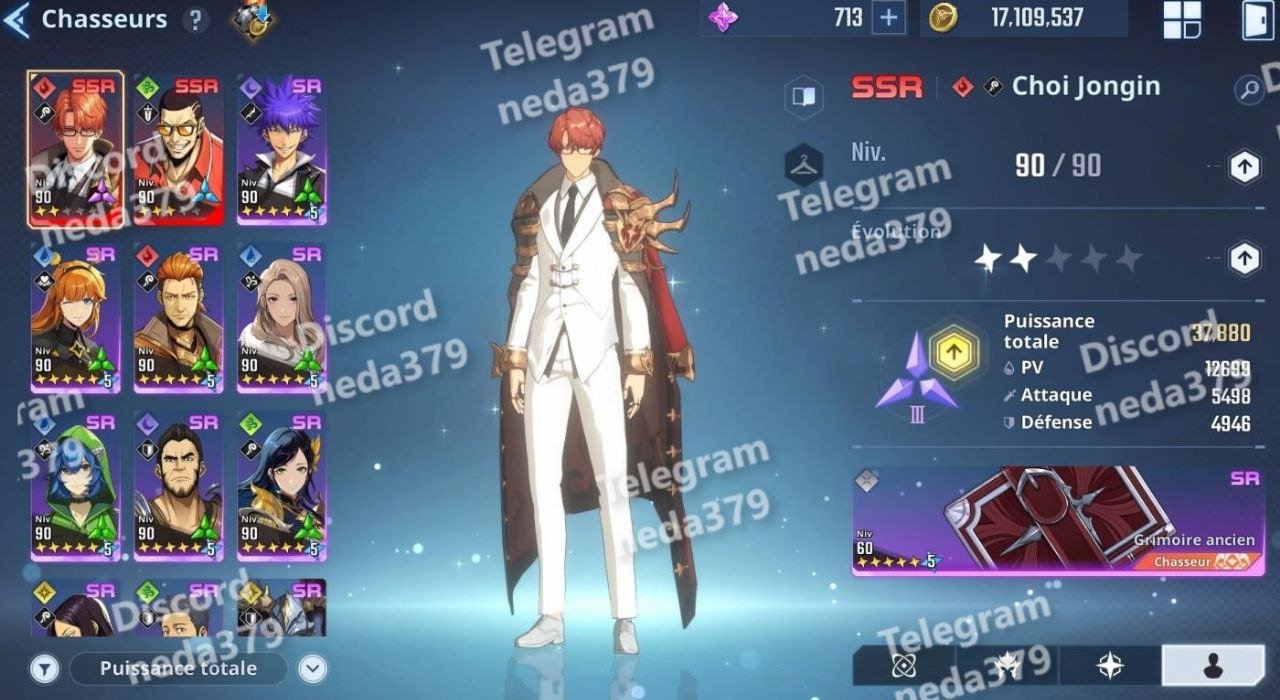Open the help question mark icon
Image resolution: width=1280 pixels, height=700 pixels.
click(196, 20)
